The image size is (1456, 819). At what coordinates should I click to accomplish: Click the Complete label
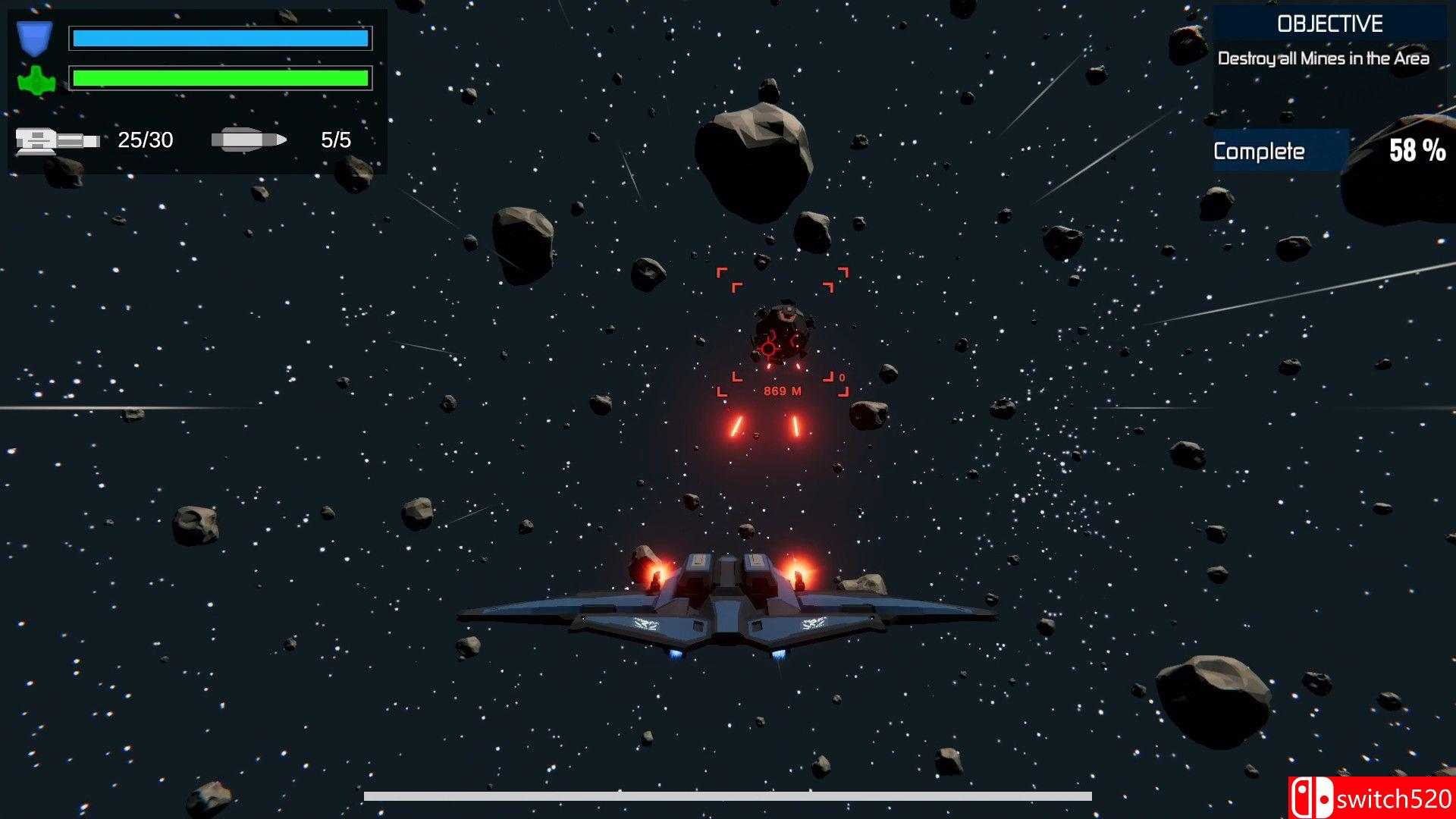(x=1259, y=151)
